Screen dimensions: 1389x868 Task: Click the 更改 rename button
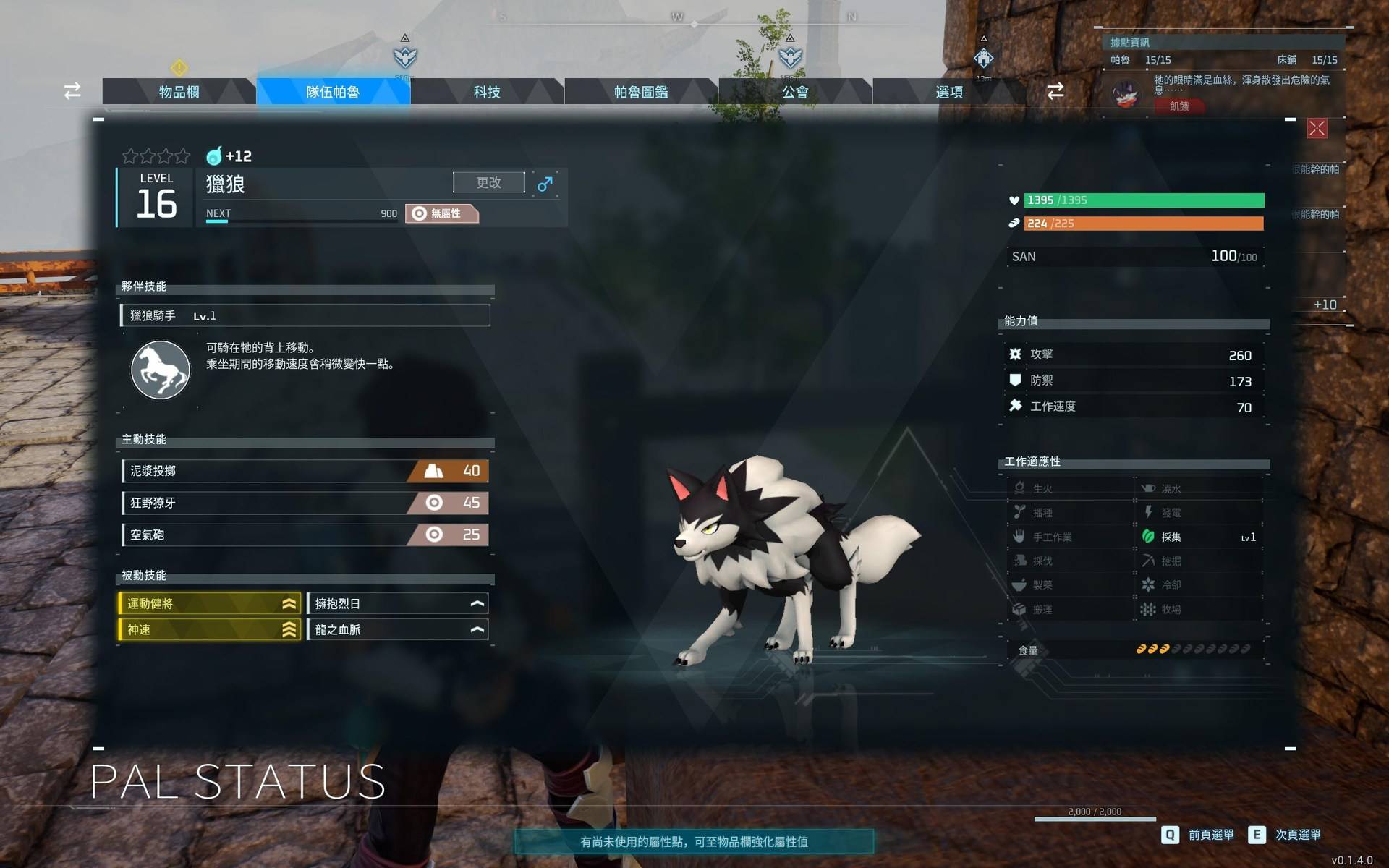click(489, 182)
